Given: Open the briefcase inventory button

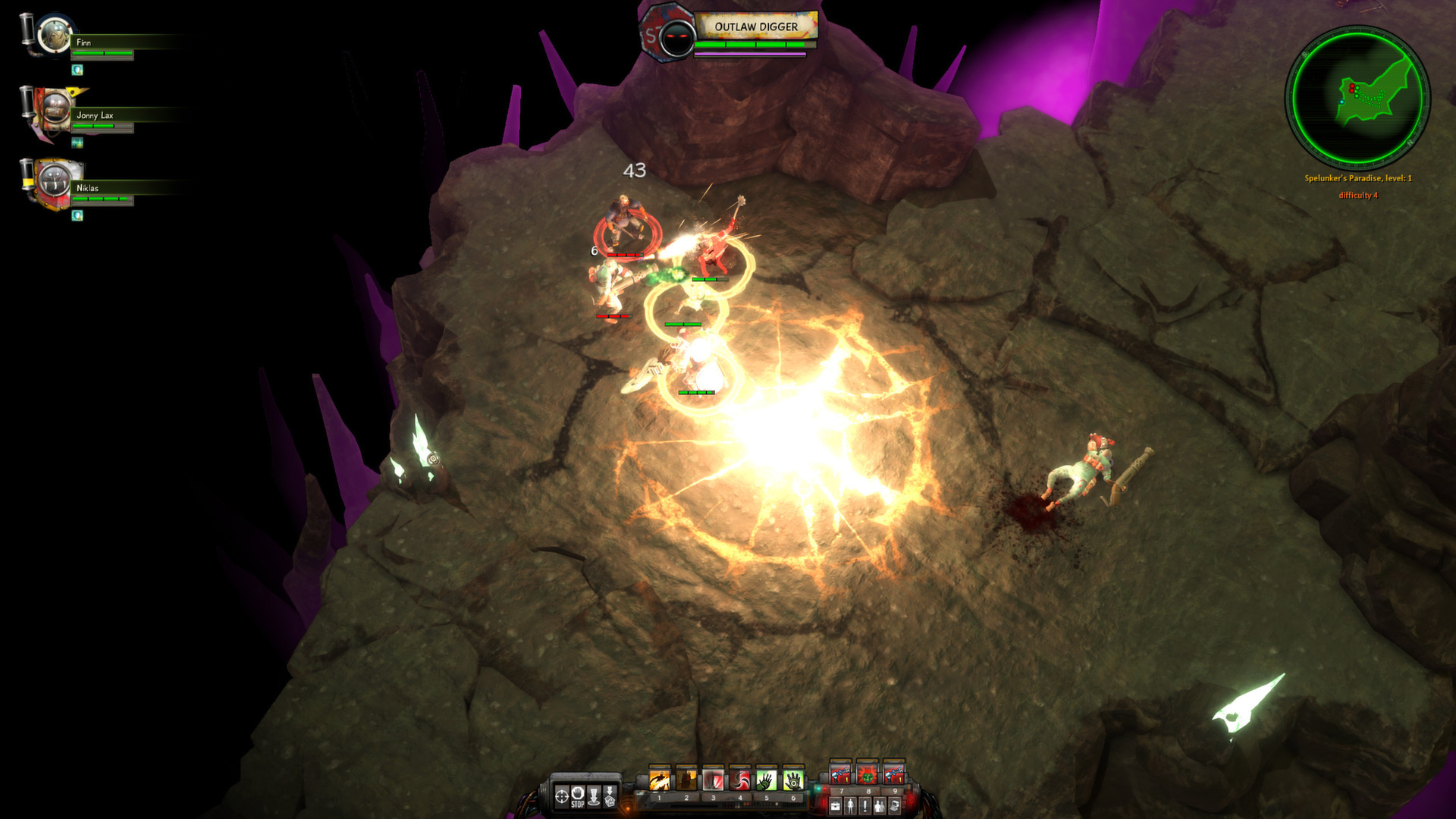Looking at the screenshot, I should point(836,805).
